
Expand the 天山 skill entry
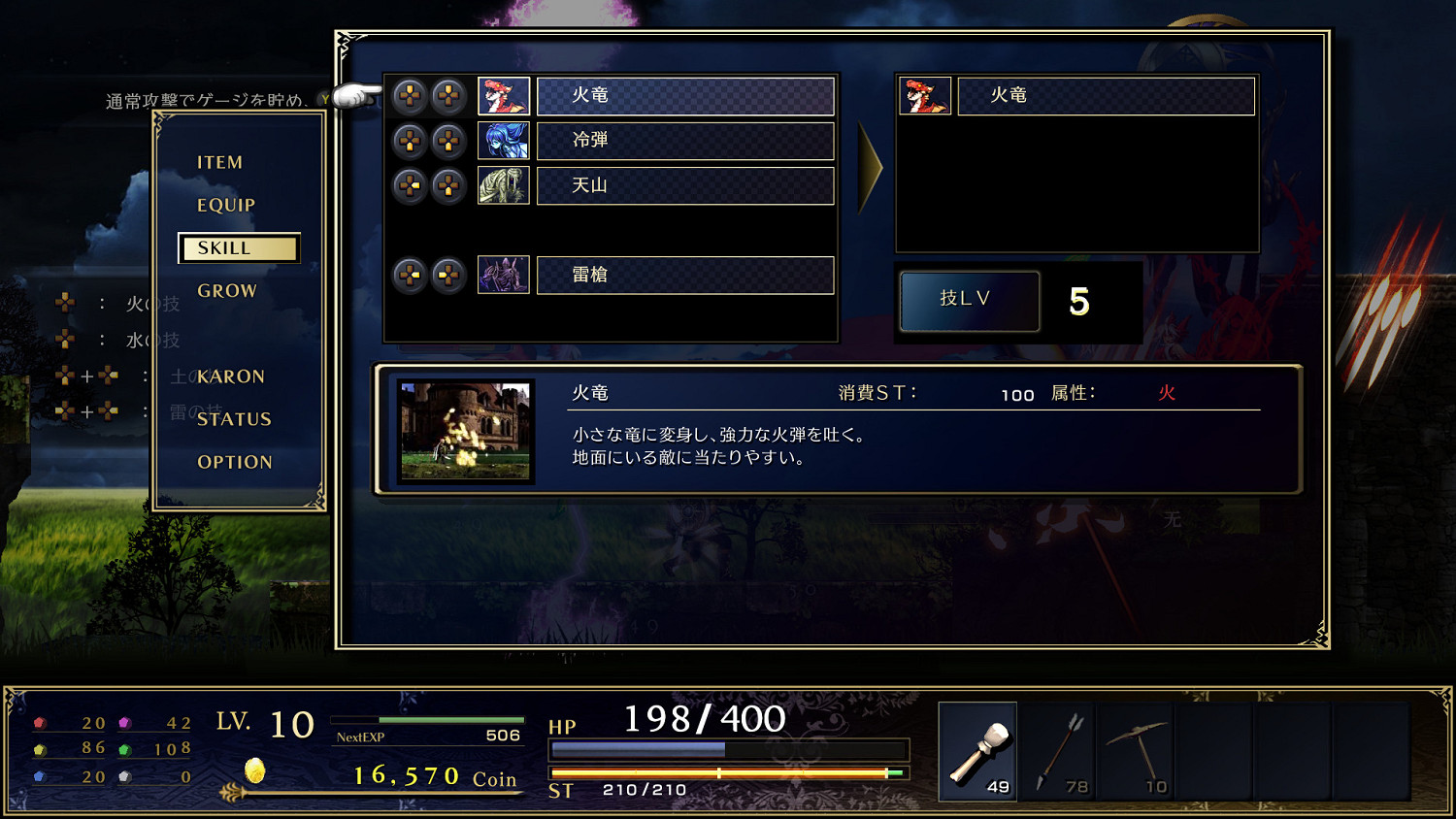(685, 185)
